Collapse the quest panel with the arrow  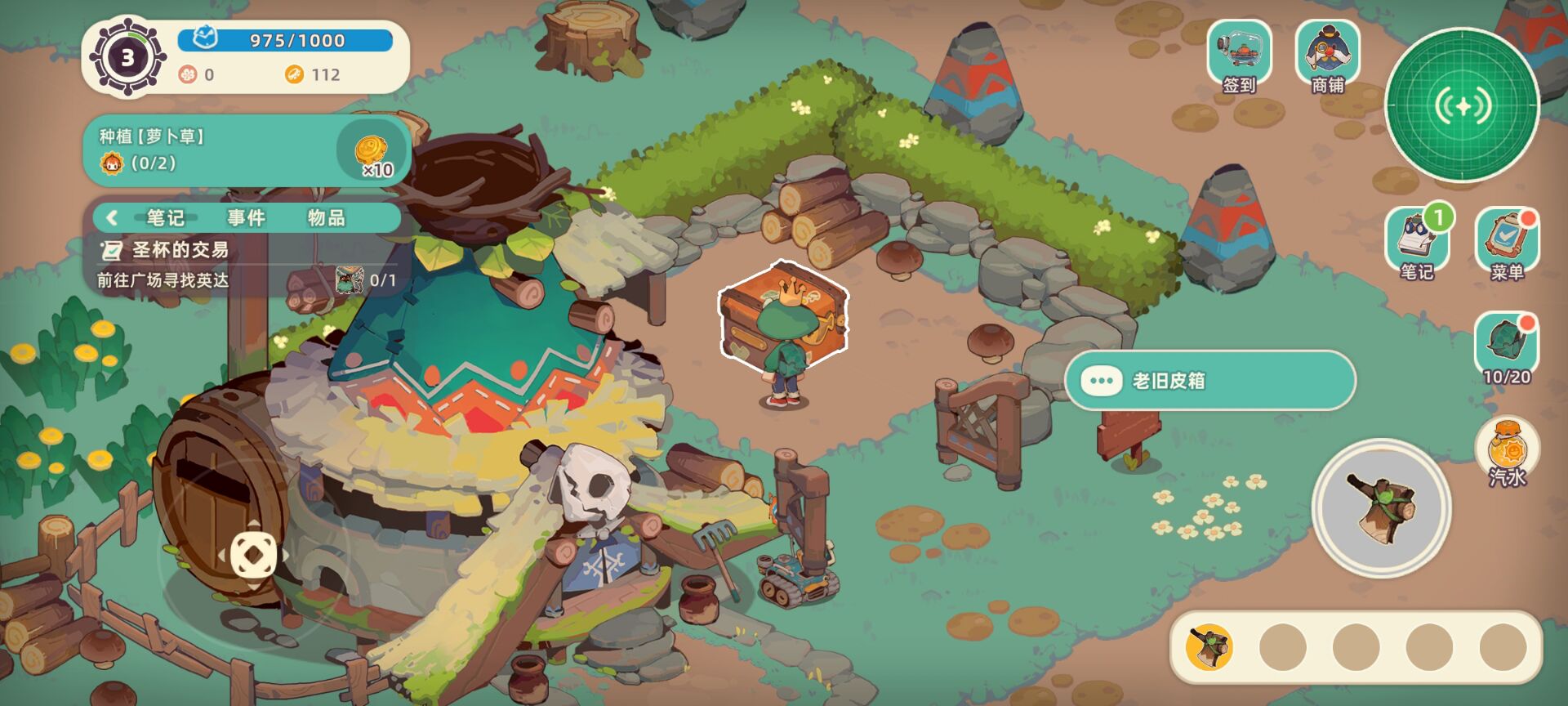[112, 218]
